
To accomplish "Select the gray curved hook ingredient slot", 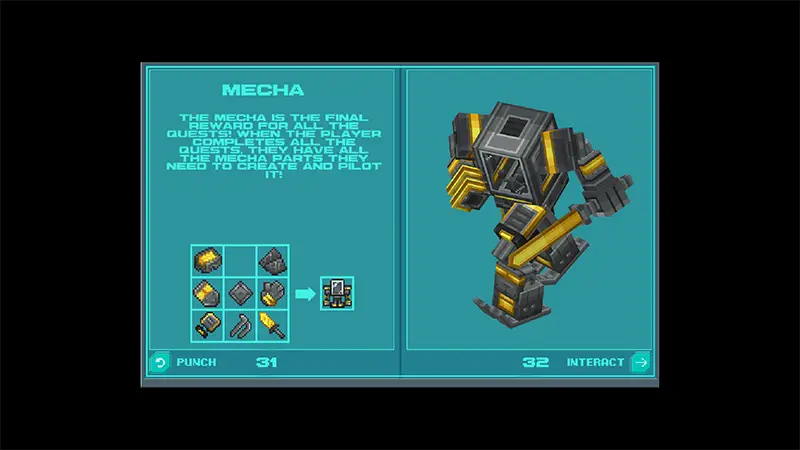I will pos(240,323).
